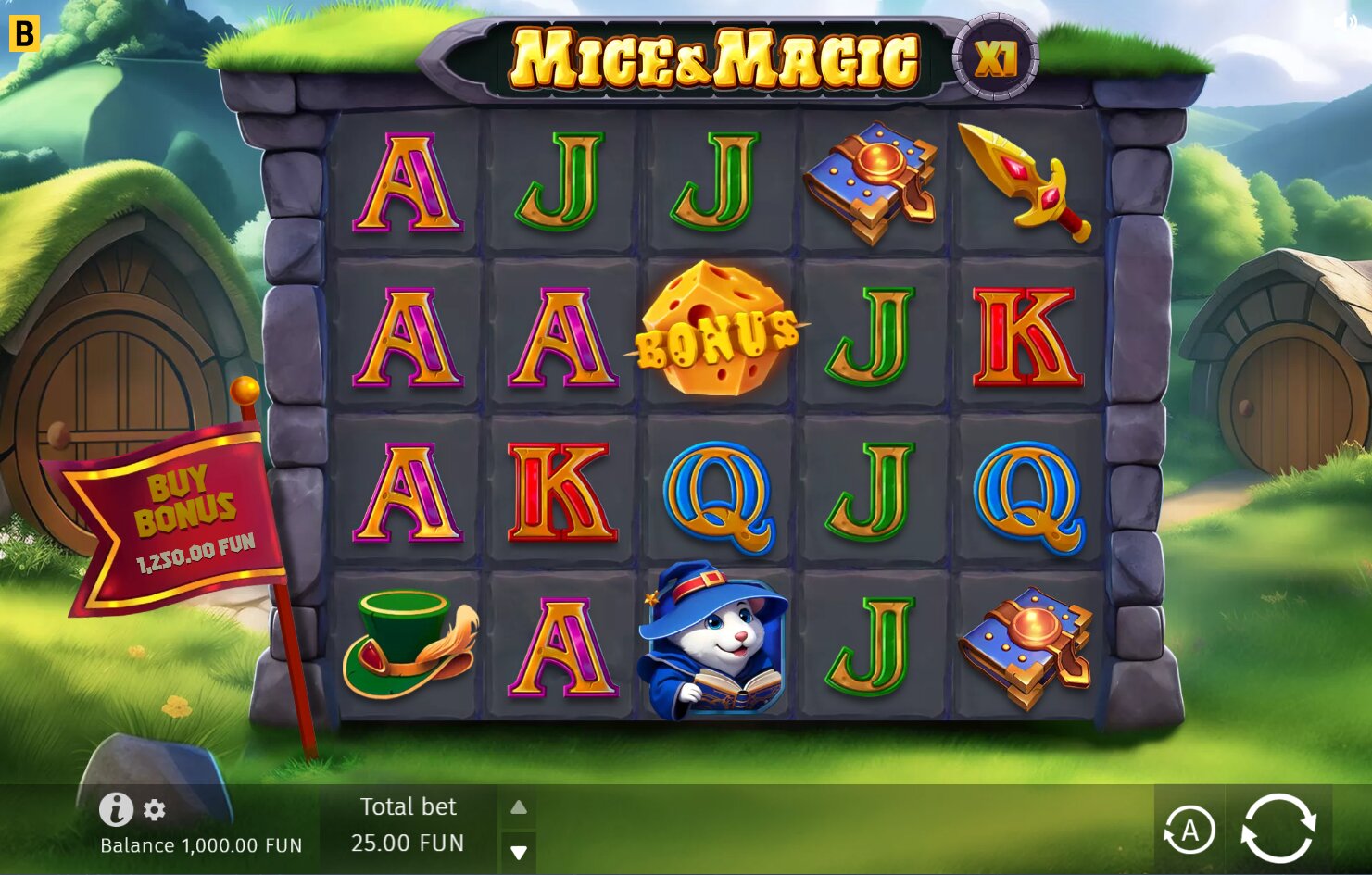Open the settings gear menu
The height and width of the screenshot is (875, 1372).
tap(153, 809)
